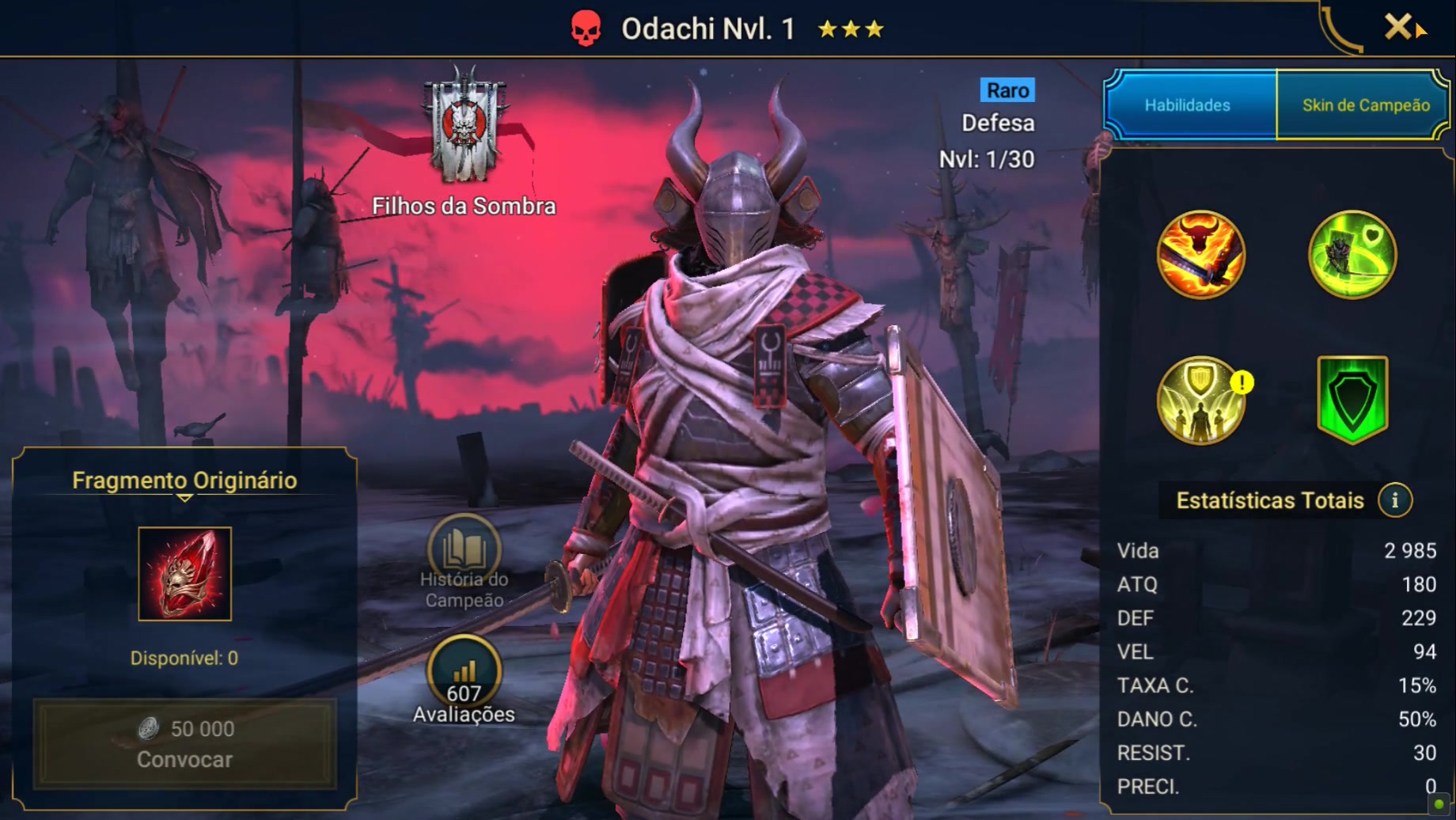Click the green shield affinity badge
This screenshot has width=1456, height=820.
(x=1352, y=398)
